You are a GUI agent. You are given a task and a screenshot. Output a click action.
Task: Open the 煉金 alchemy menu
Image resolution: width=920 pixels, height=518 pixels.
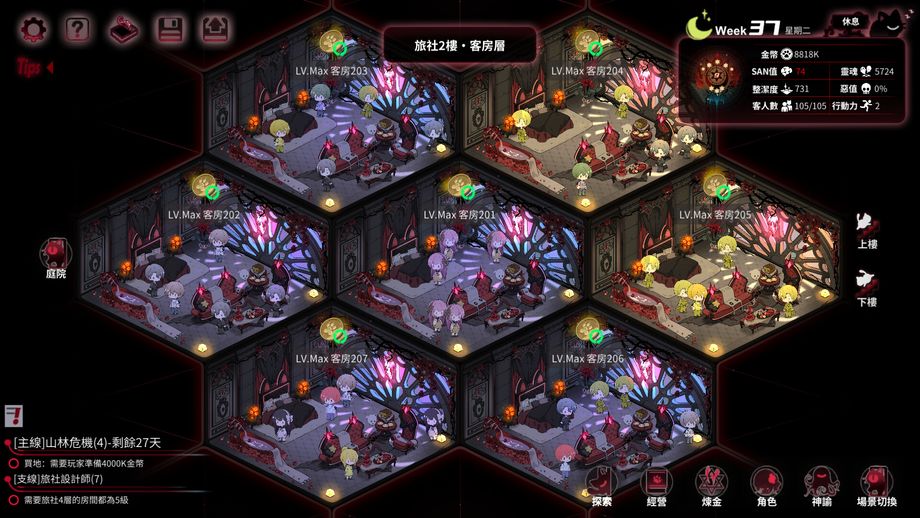(x=712, y=487)
